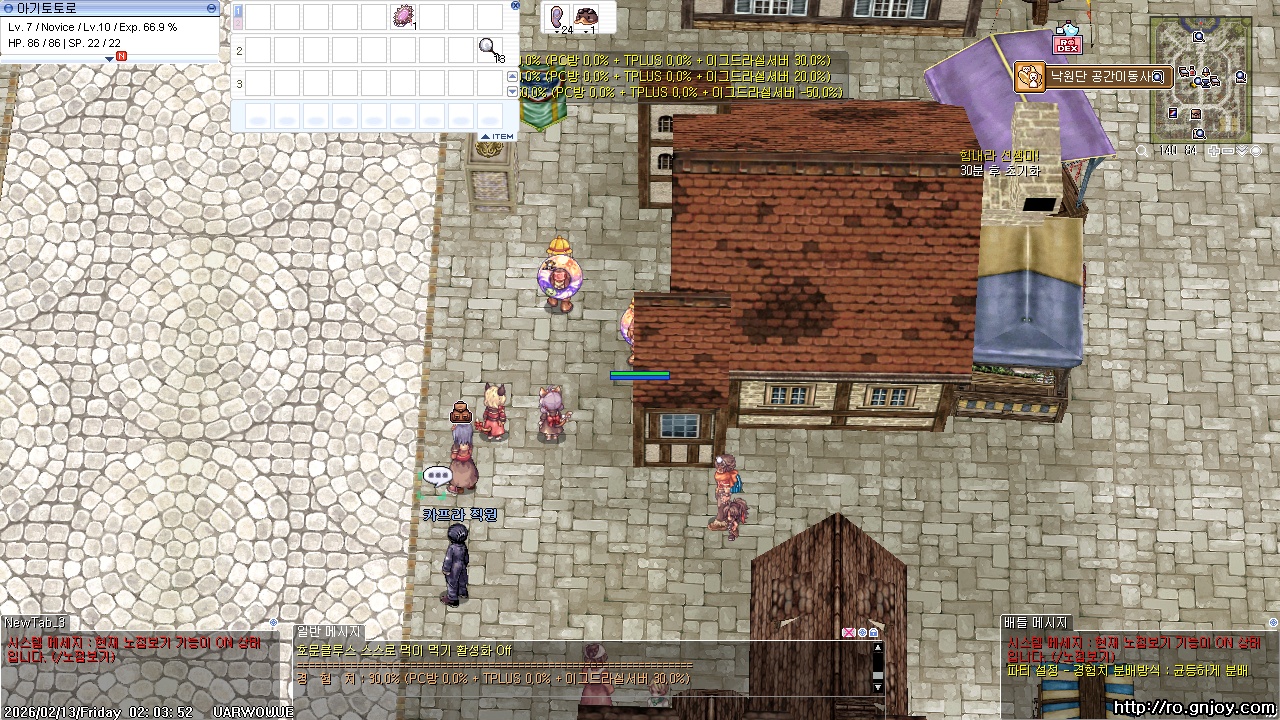Select the pink gem item in the hotbar
Image resolution: width=1280 pixels, height=720 pixels.
click(403, 16)
